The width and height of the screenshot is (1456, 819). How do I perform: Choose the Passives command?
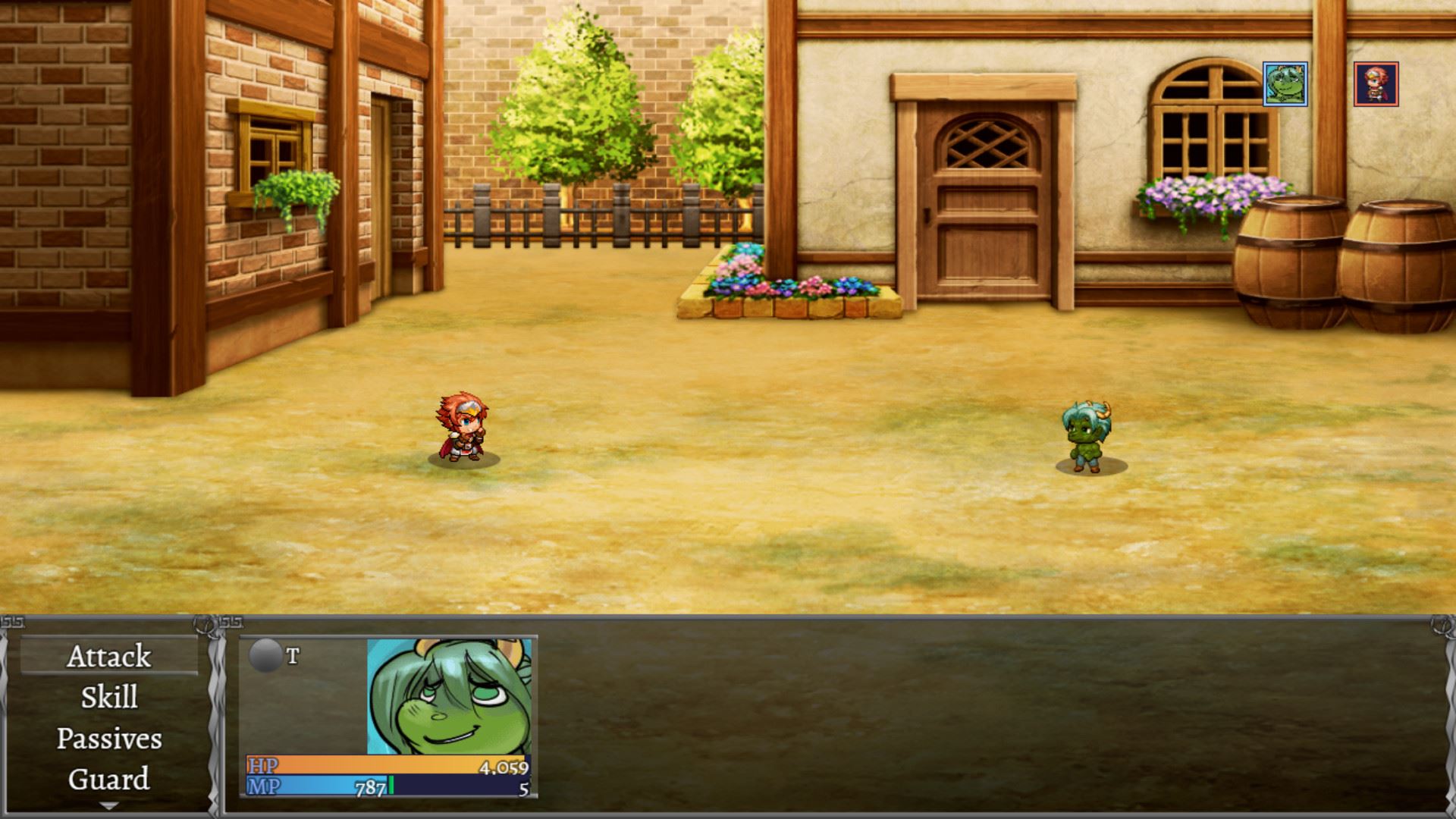109,739
